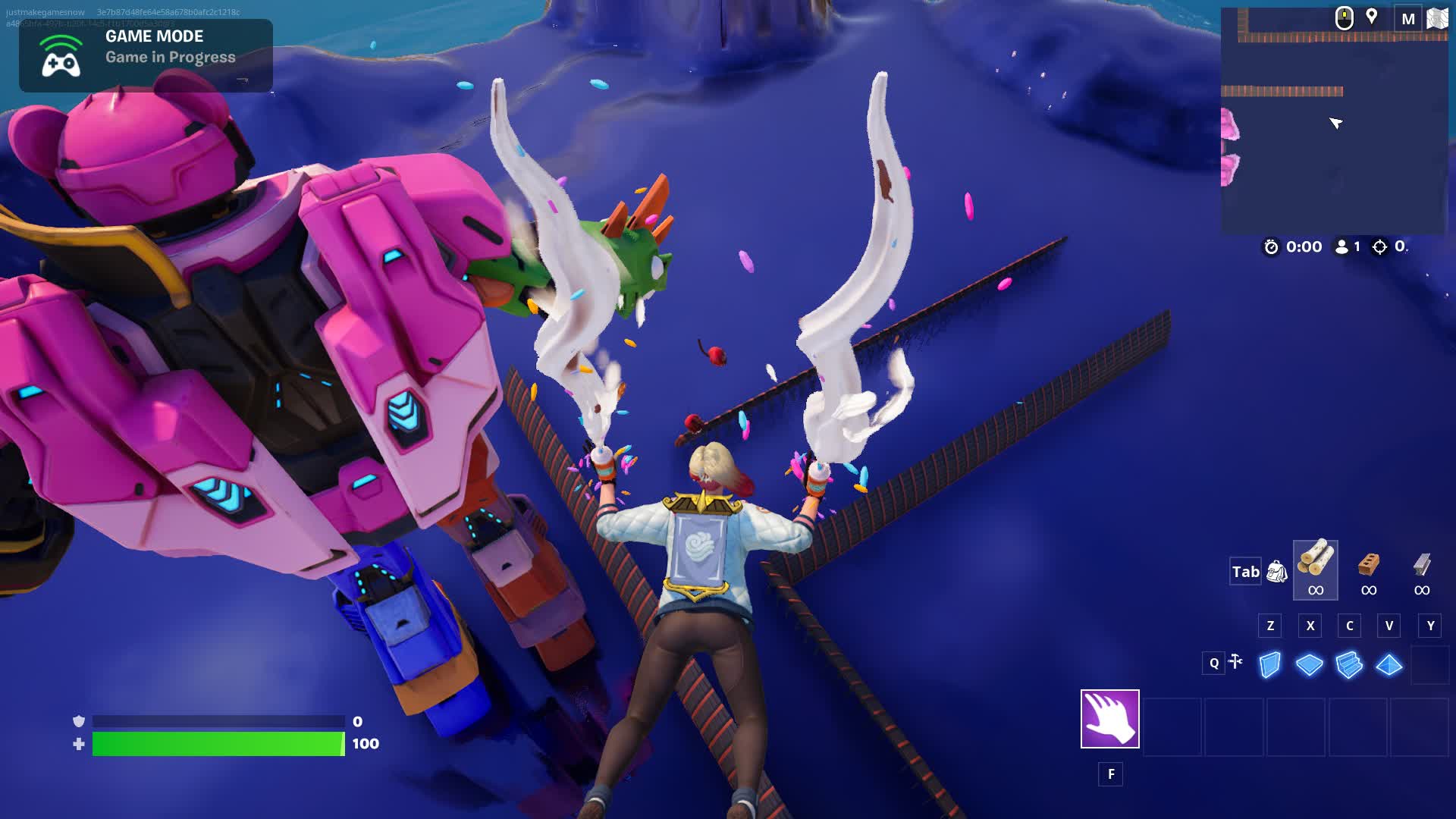1456x819 pixels.
Task: Select the purple hand hotbar slot
Action: point(1109,718)
